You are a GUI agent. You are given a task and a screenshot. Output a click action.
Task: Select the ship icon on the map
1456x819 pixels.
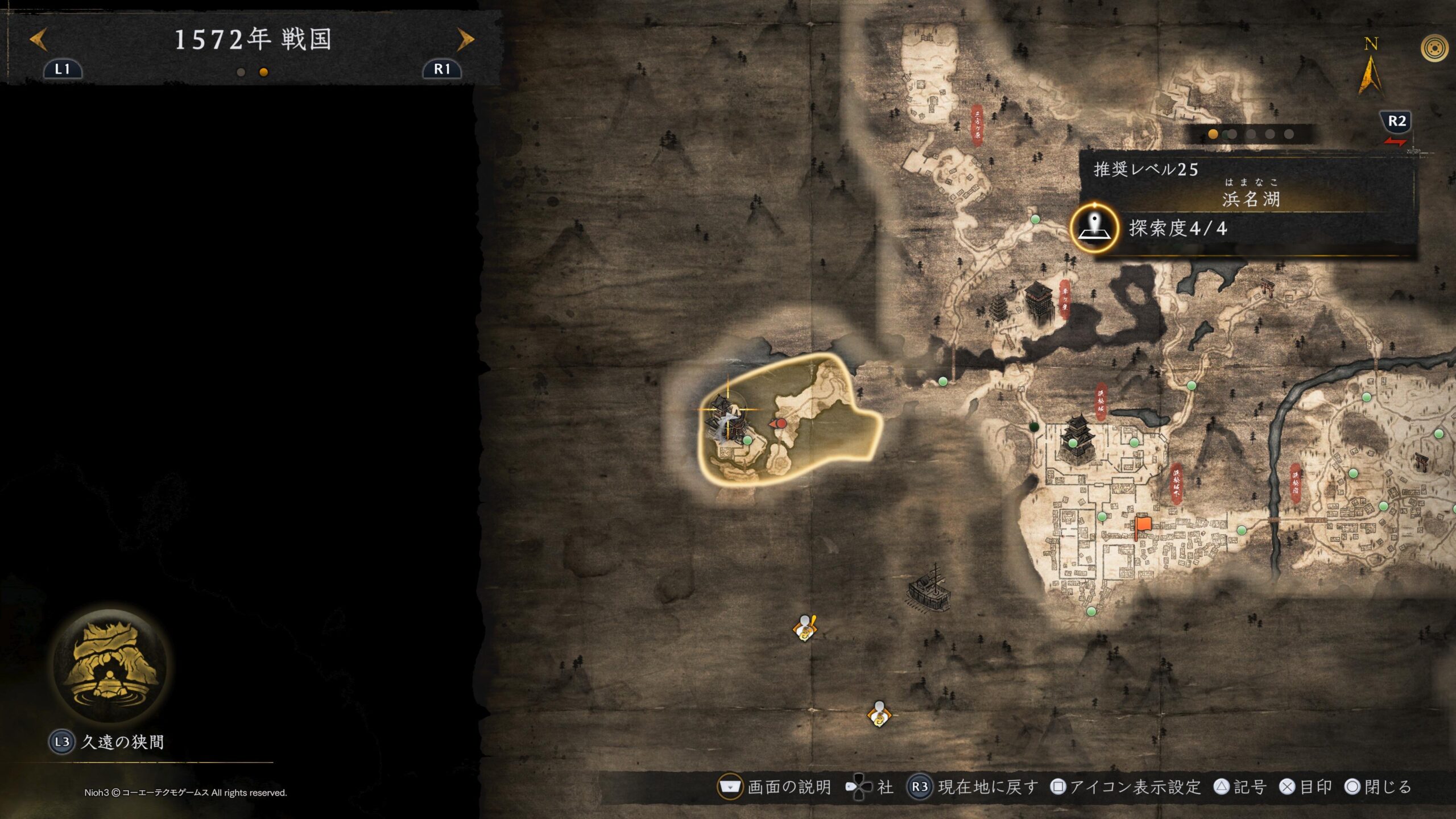point(929,589)
